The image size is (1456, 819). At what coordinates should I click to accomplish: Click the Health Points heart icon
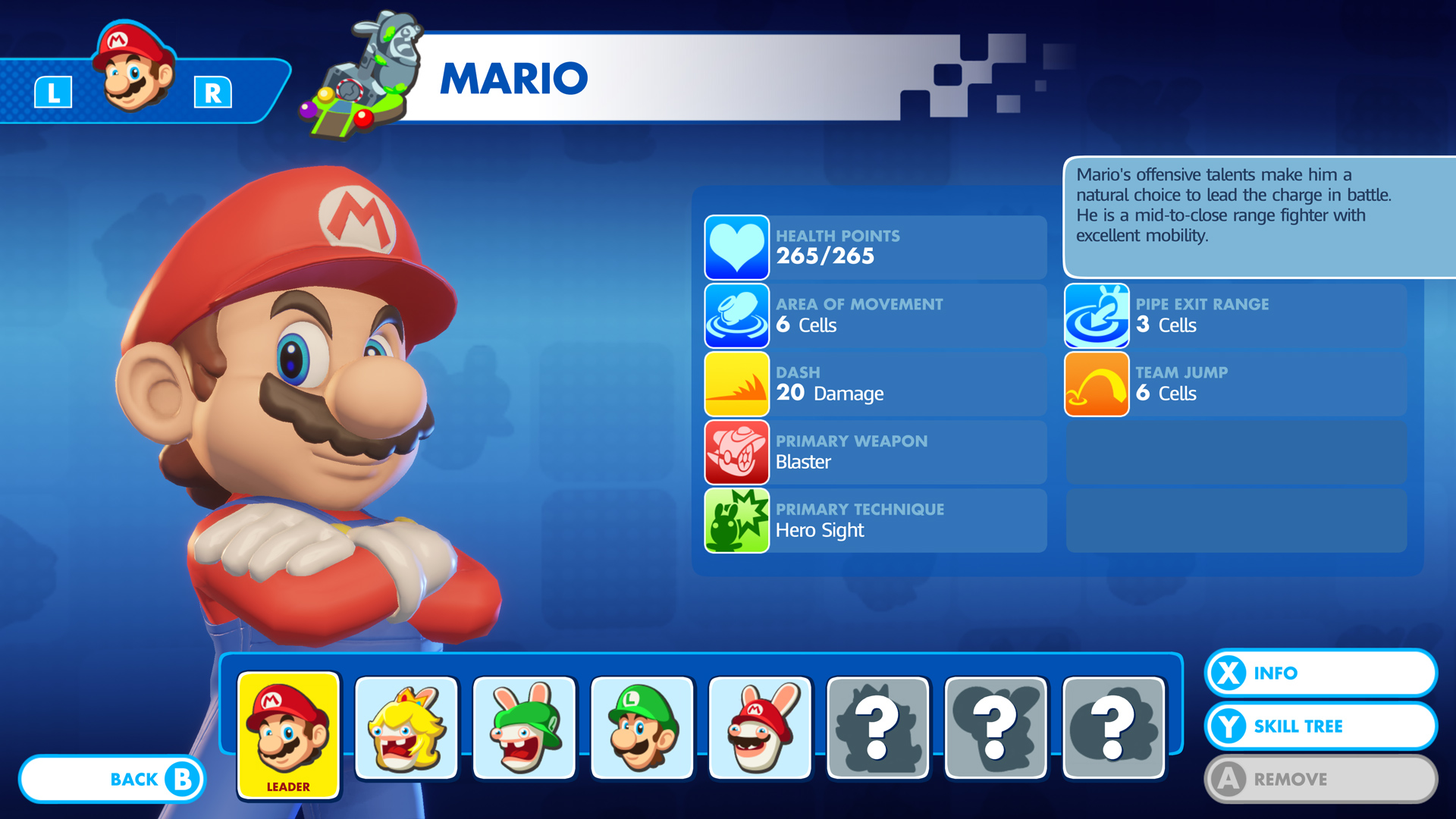click(x=736, y=247)
